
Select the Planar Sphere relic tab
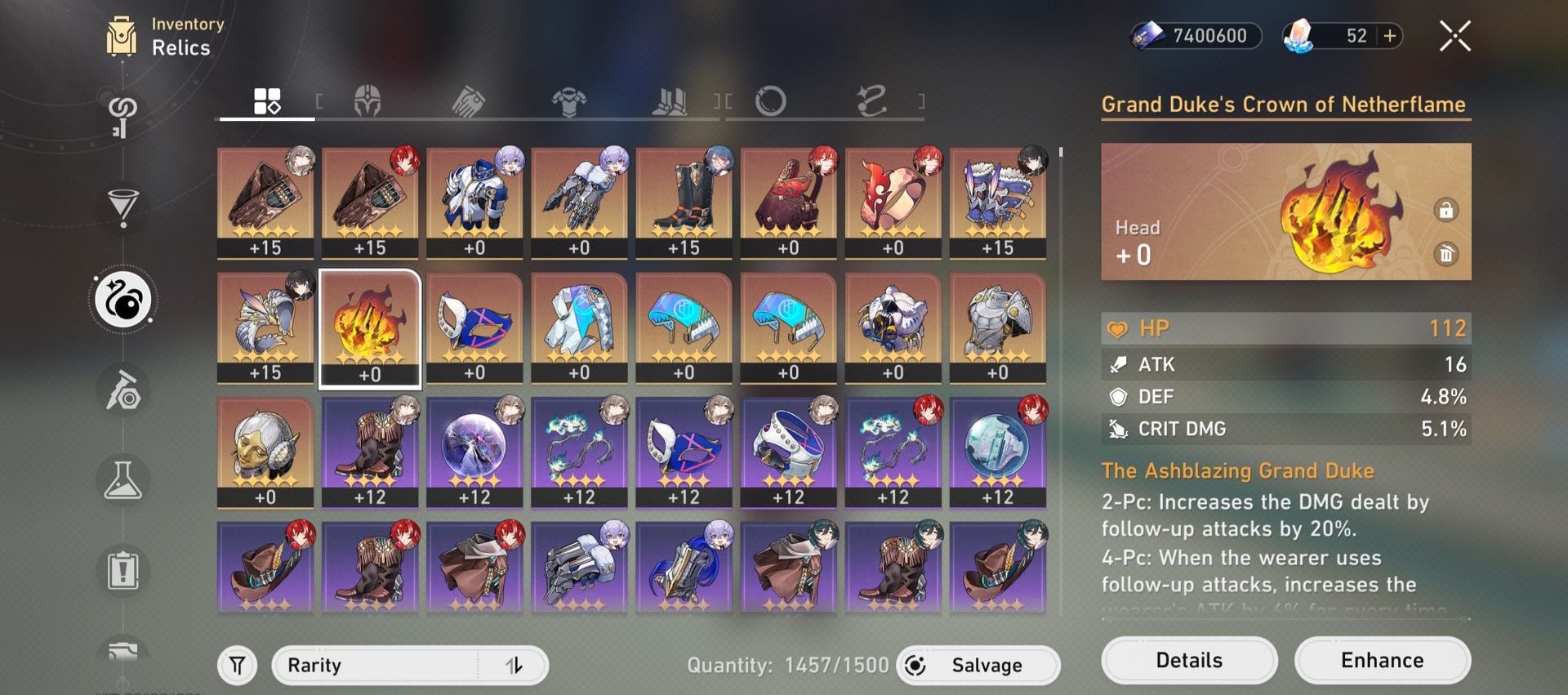tap(768, 100)
